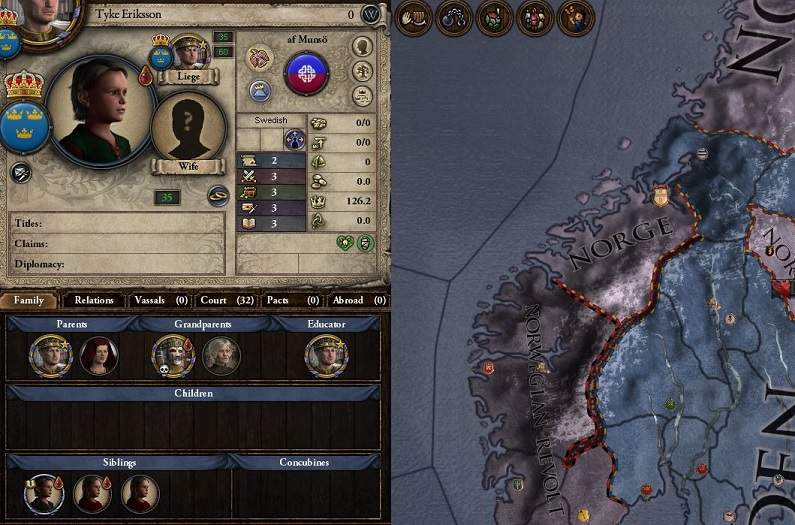Click the hand and barrel top icon

(414, 17)
